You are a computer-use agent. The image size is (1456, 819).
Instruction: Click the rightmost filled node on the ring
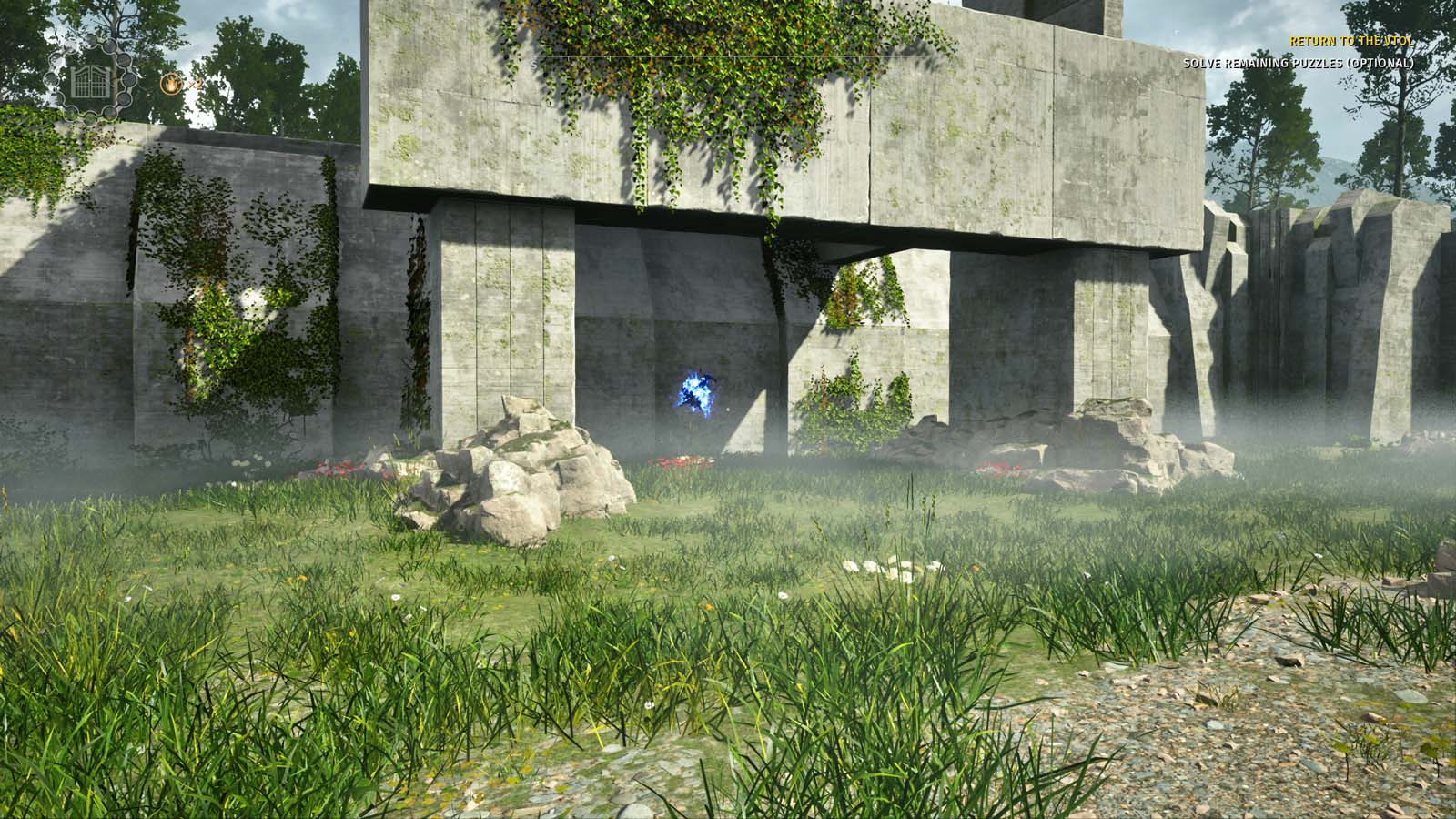point(129,82)
